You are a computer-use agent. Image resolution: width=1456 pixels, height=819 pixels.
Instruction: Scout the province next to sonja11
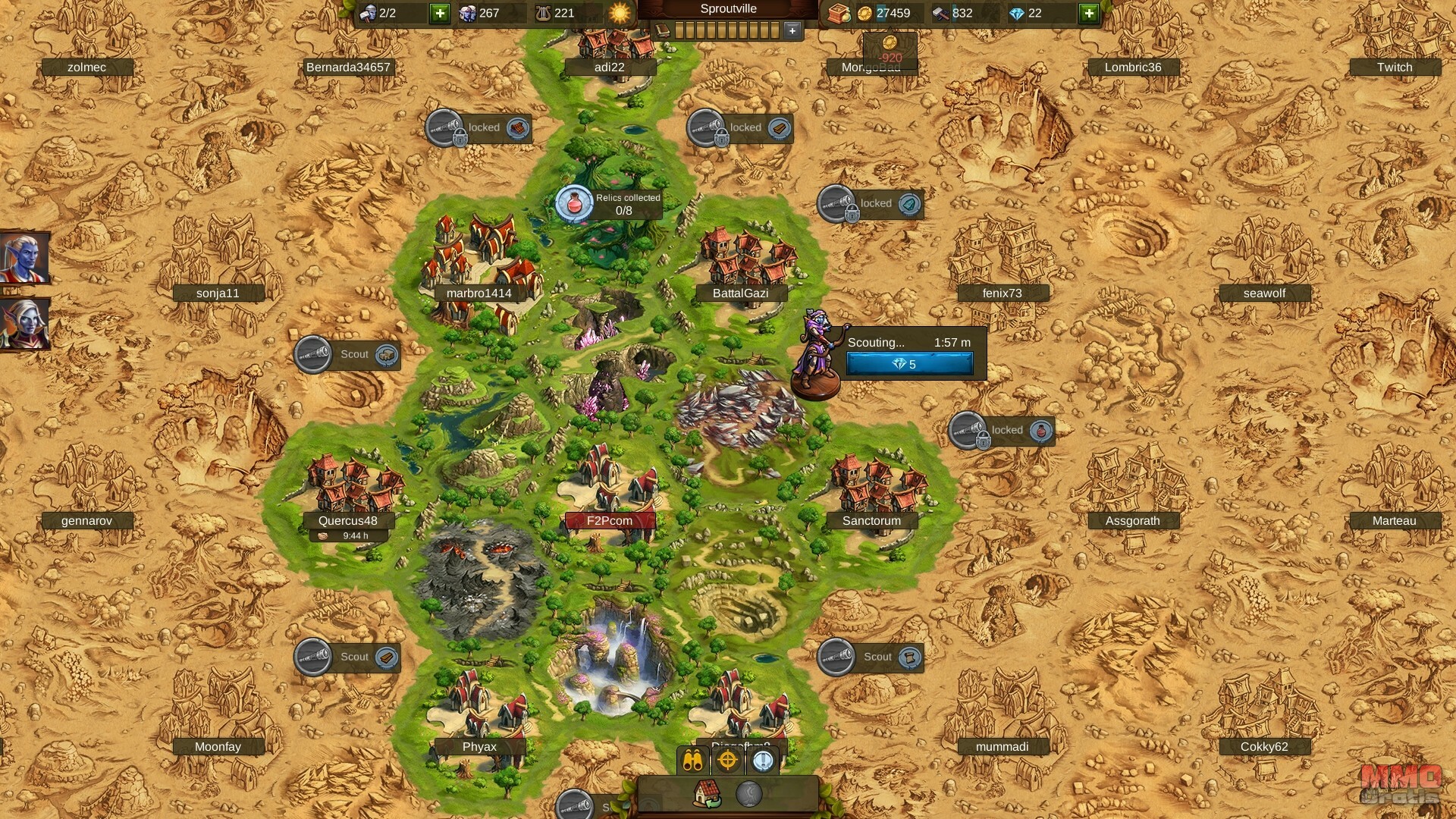pos(347,354)
